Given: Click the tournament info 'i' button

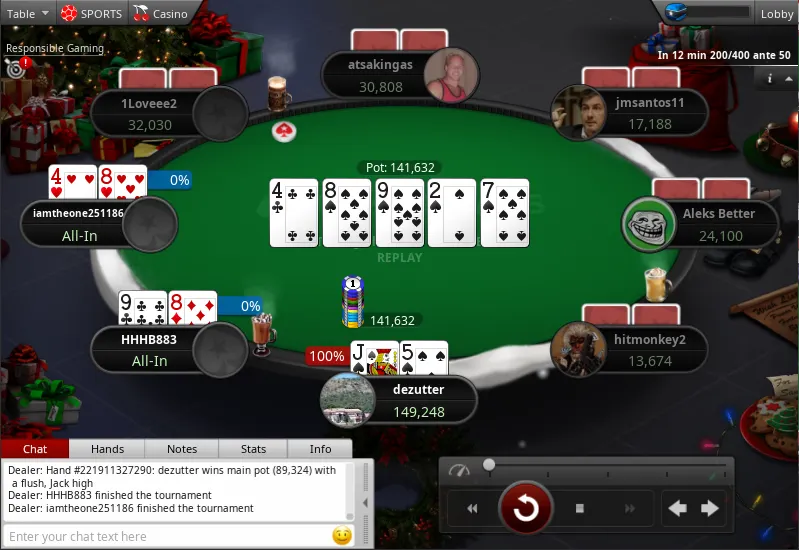Looking at the screenshot, I should click(x=770, y=78).
